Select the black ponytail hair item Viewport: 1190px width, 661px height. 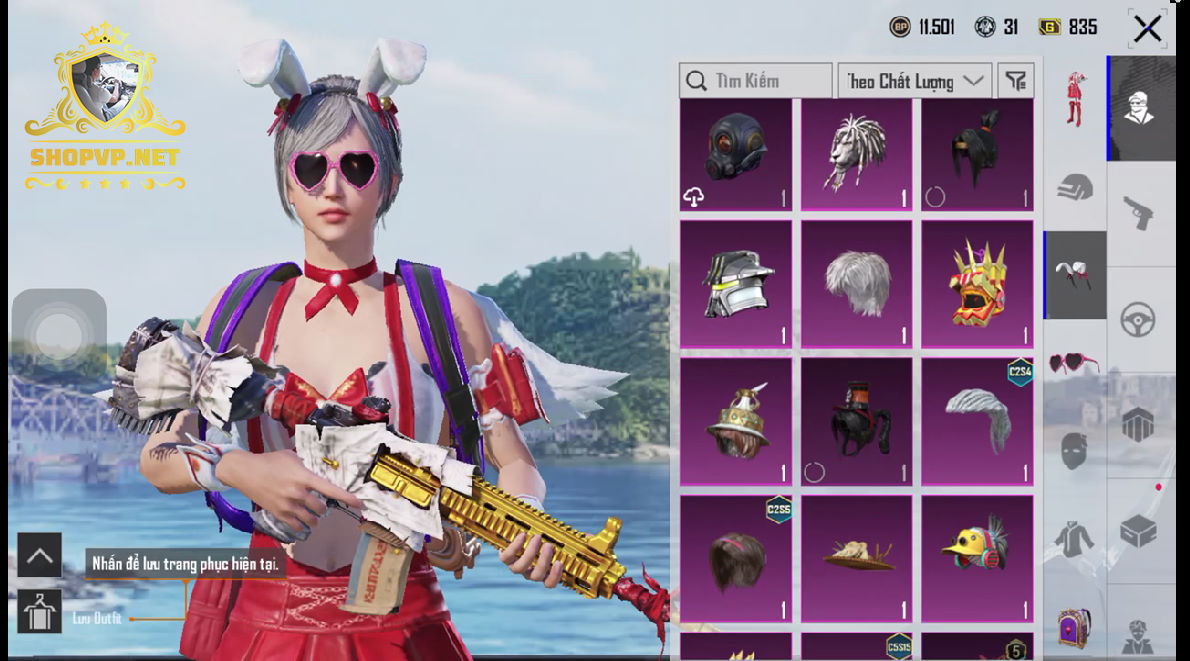(x=977, y=154)
